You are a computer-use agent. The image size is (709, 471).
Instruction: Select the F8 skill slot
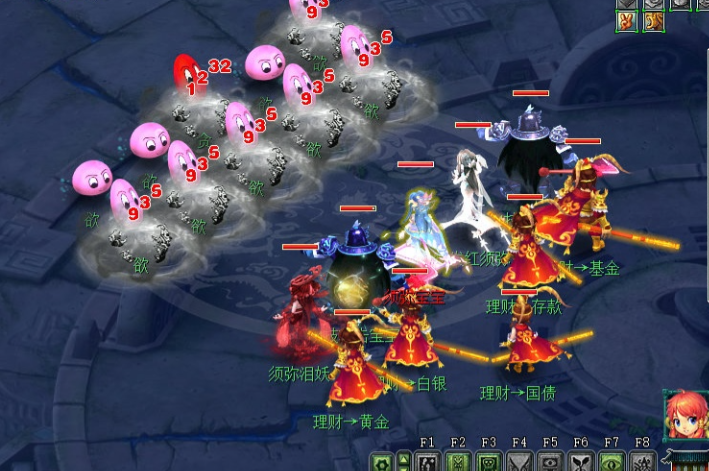641,462
